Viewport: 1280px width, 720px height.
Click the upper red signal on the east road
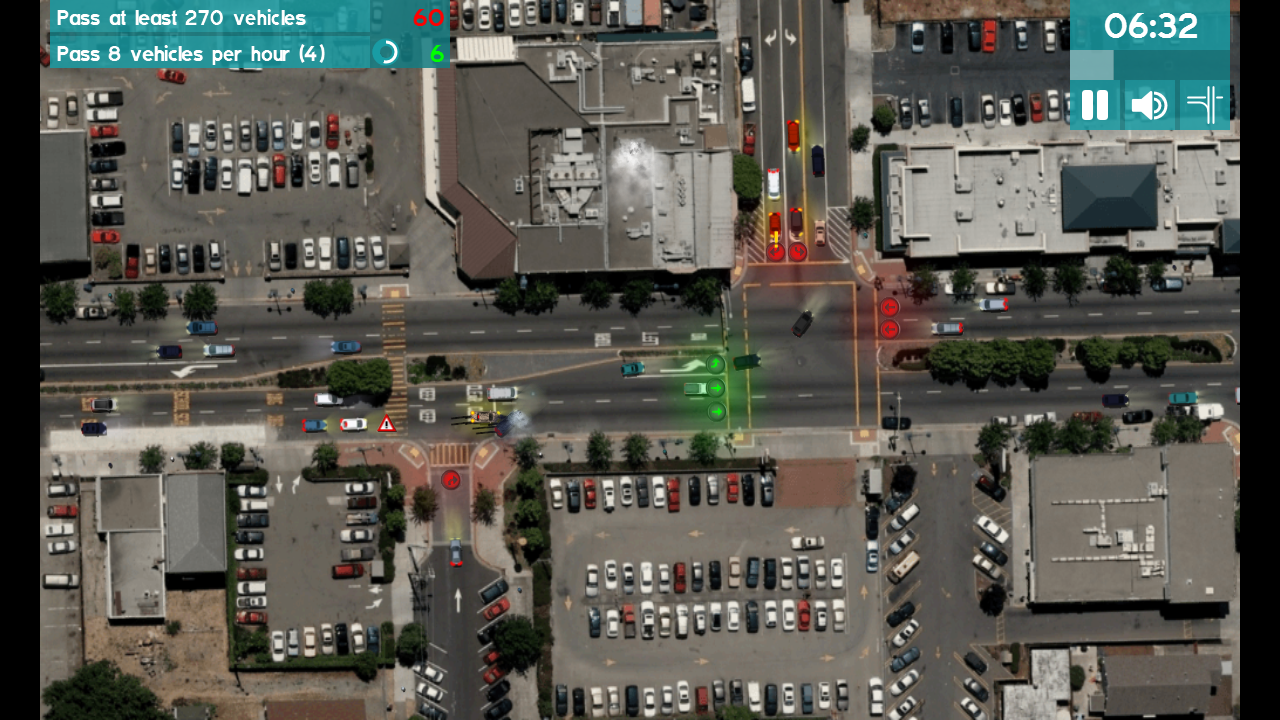889,305
